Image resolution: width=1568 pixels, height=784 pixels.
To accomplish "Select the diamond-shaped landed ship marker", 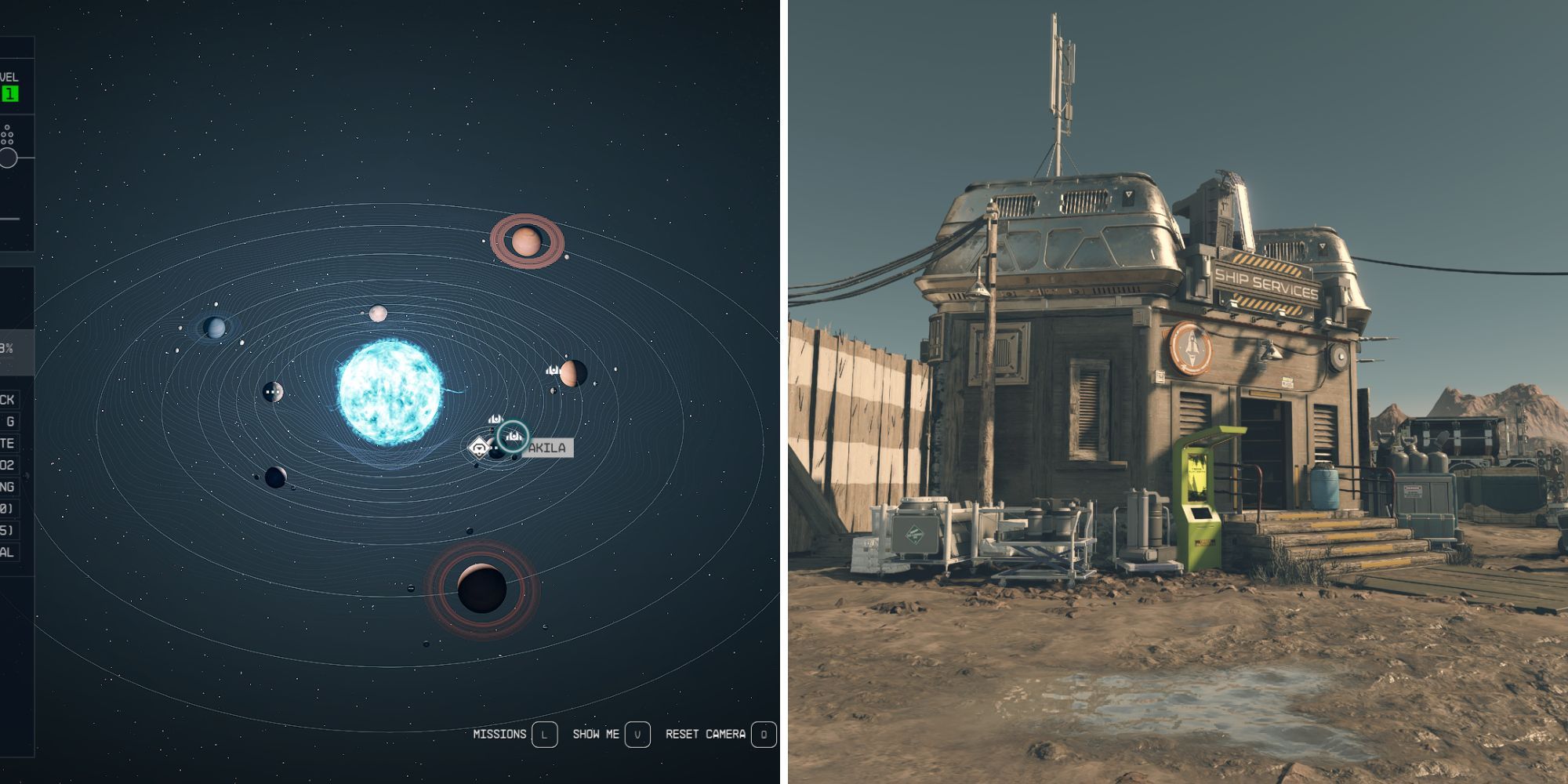I will point(479,448).
